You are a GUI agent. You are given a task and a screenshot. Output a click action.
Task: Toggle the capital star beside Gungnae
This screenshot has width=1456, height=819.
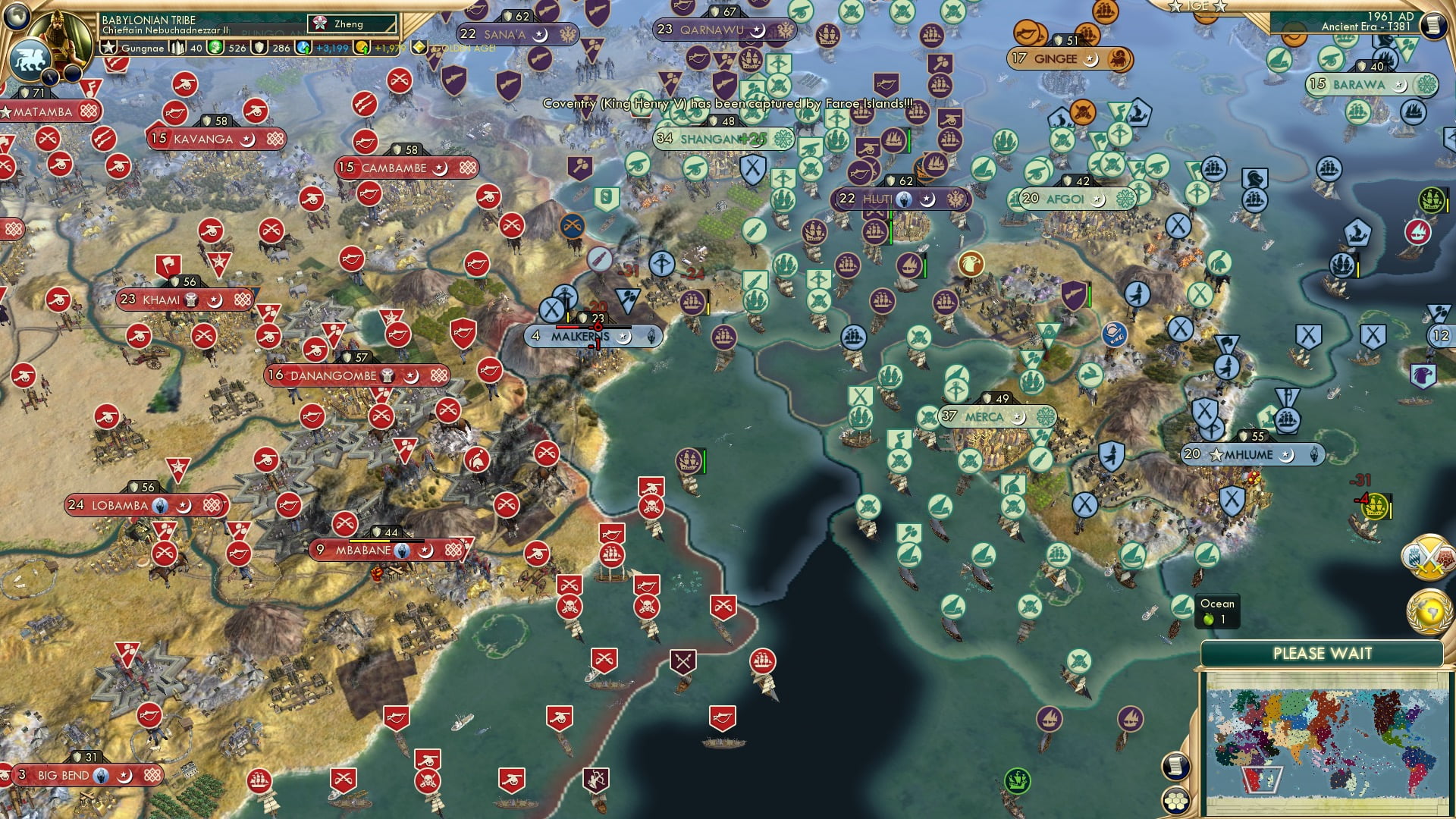coord(108,48)
